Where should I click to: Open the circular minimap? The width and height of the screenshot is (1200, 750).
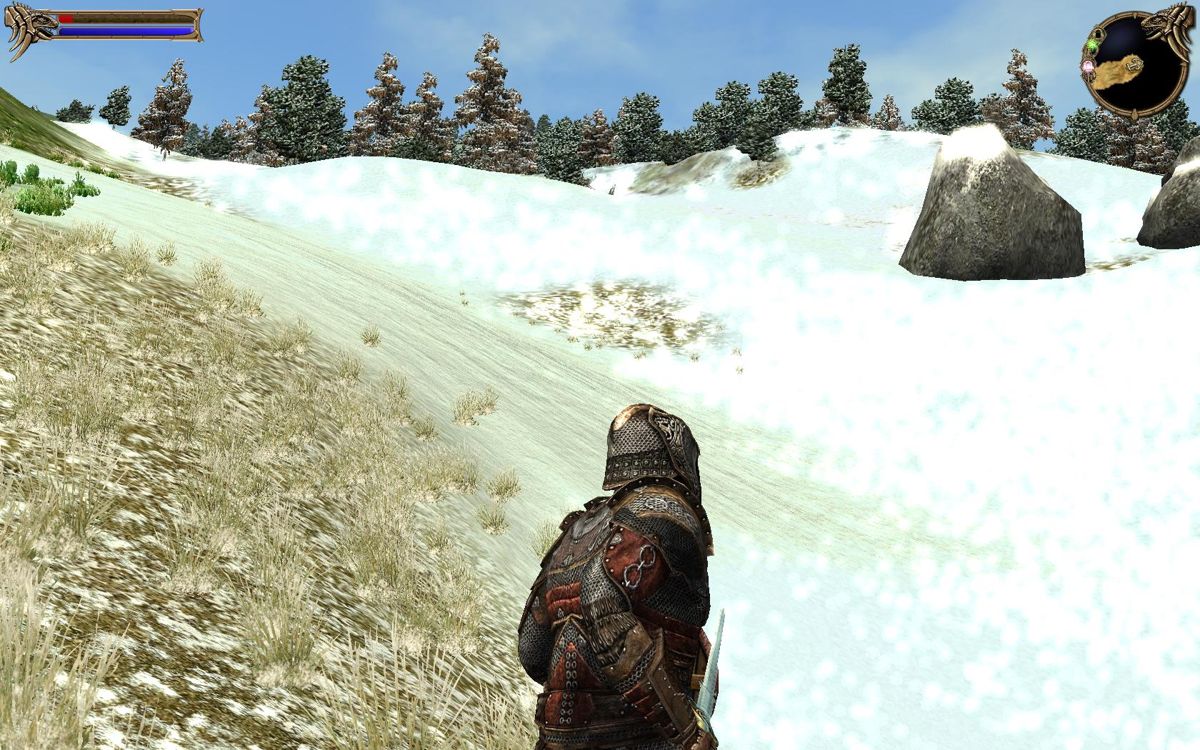click(x=1133, y=64)
